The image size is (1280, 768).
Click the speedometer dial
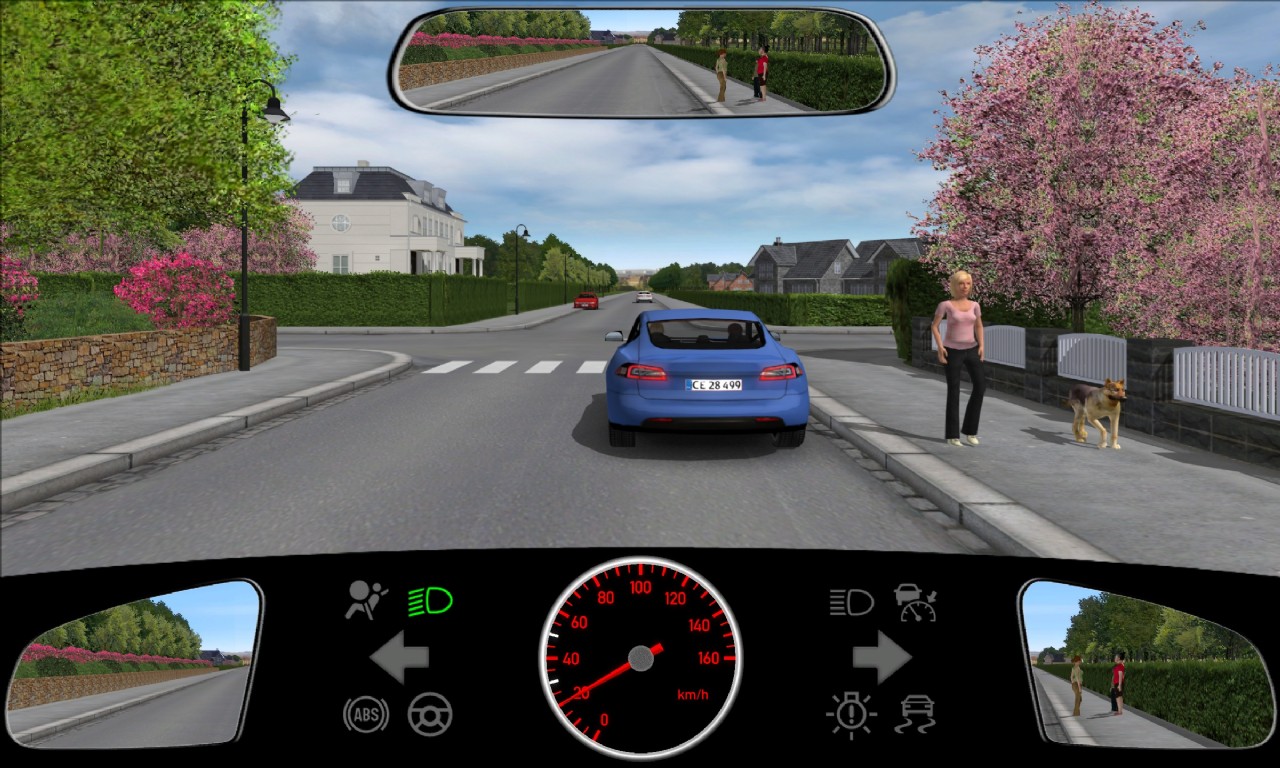(x=640, y=657)
